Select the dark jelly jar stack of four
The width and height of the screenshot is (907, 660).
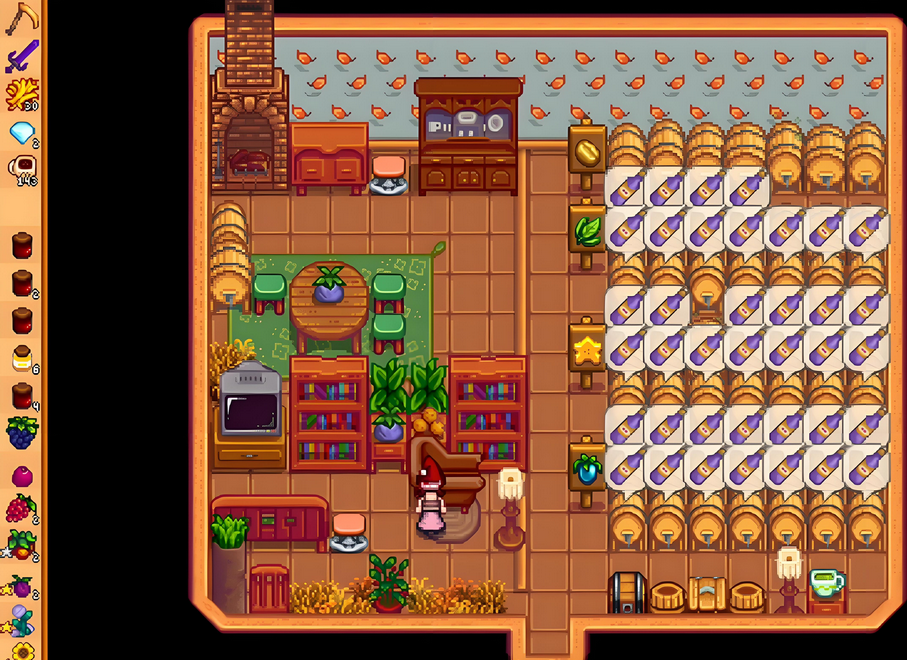point(21,396)
